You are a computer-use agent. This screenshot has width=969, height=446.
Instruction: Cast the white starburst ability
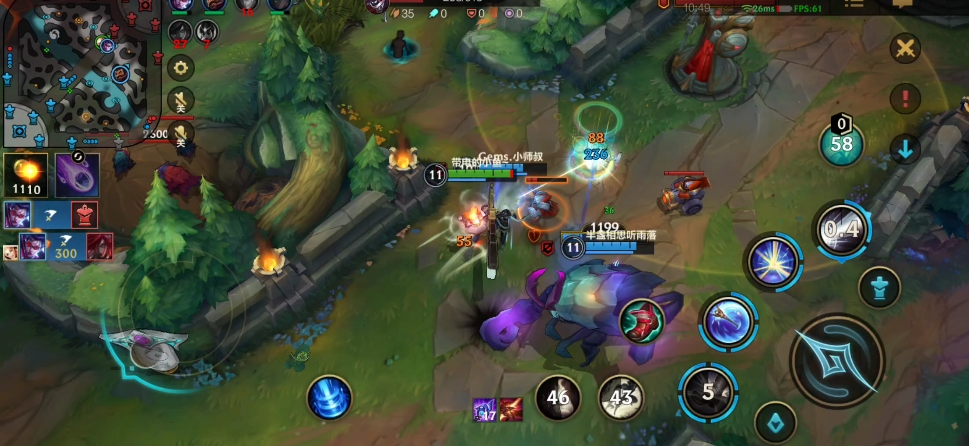point(773,263)
